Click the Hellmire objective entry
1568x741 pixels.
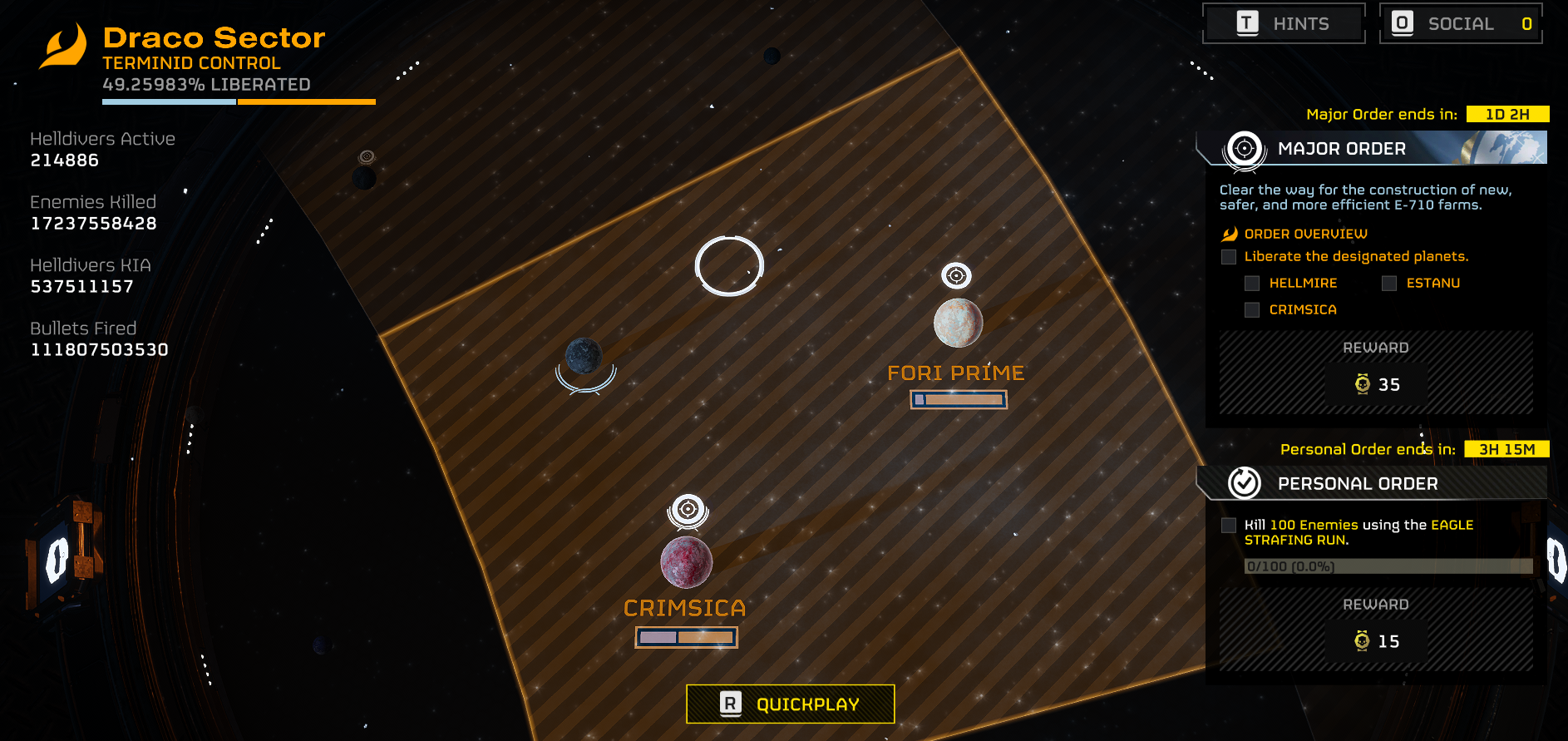tap(1302, 284)
